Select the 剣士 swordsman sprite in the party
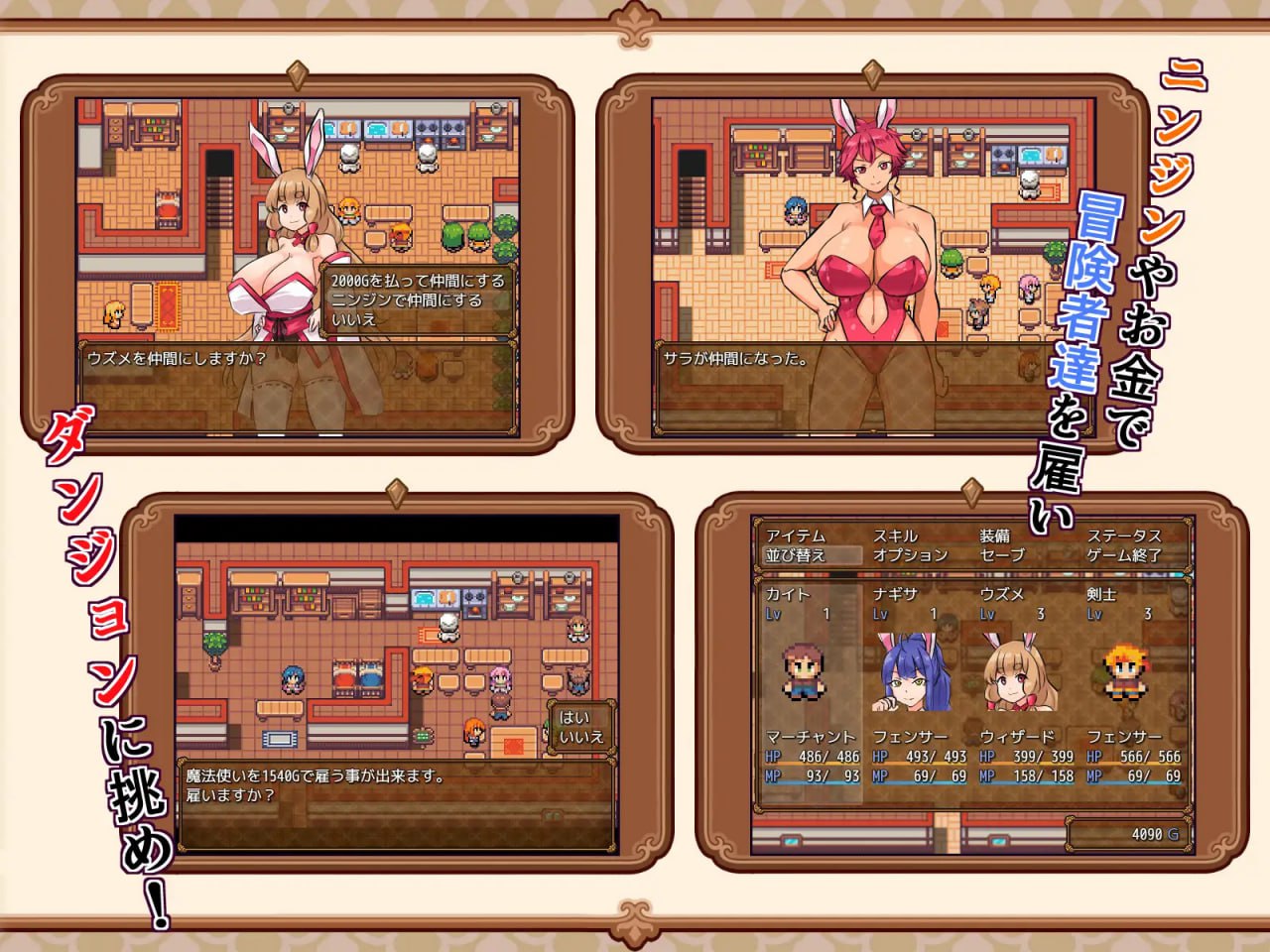The width and height of the screenshot is (1270, 952). point(1126,674)
